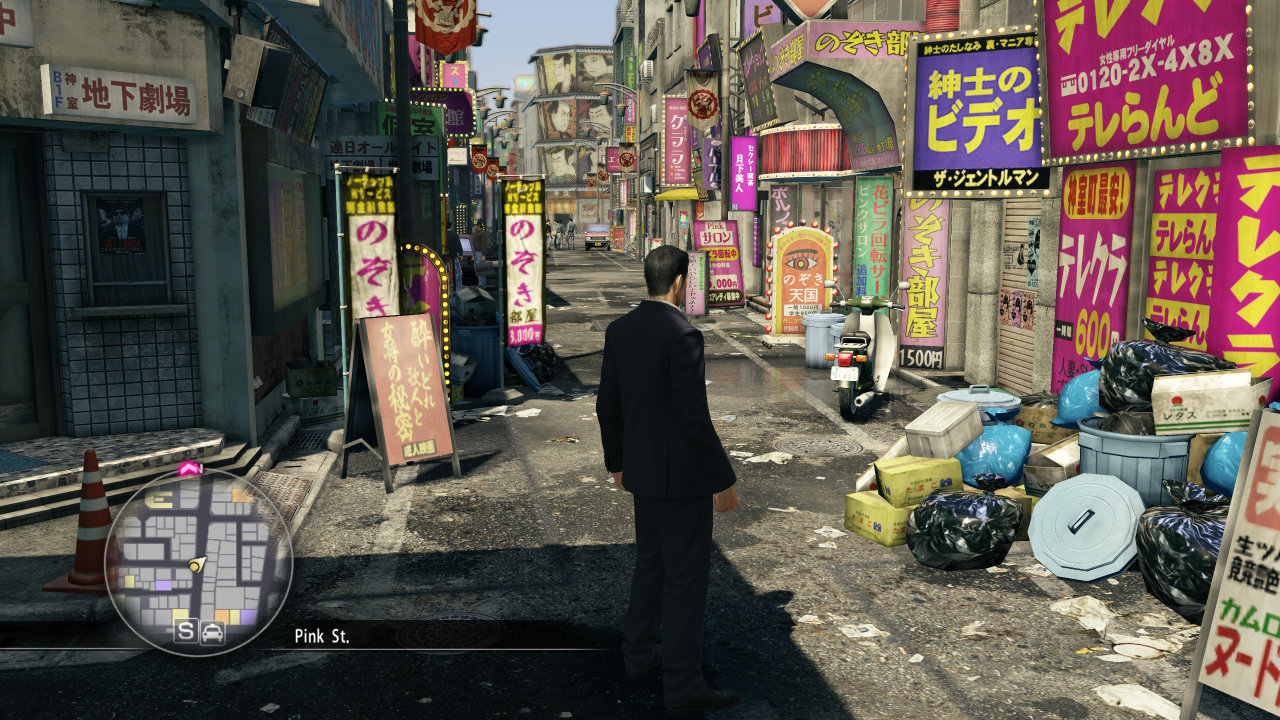The image size is (1280, 720).
Task: Click the S marker icon on the minimap
Action: pyautogui.click(x=185, y=632)
